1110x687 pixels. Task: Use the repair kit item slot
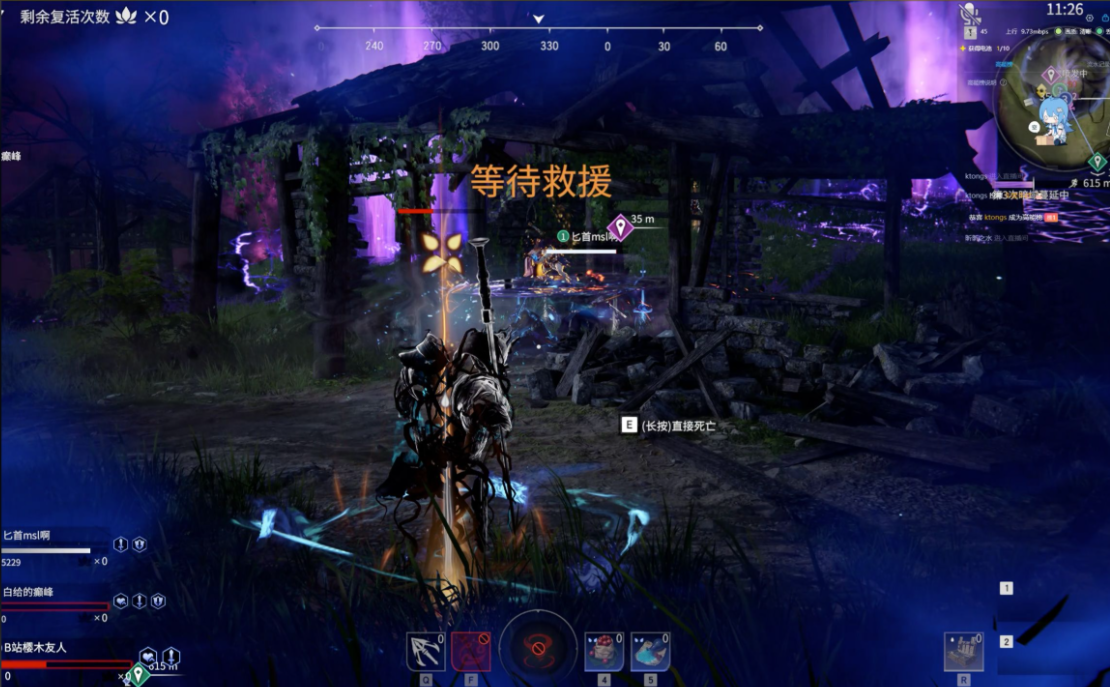pyautogui.click(x=963, y=652)
